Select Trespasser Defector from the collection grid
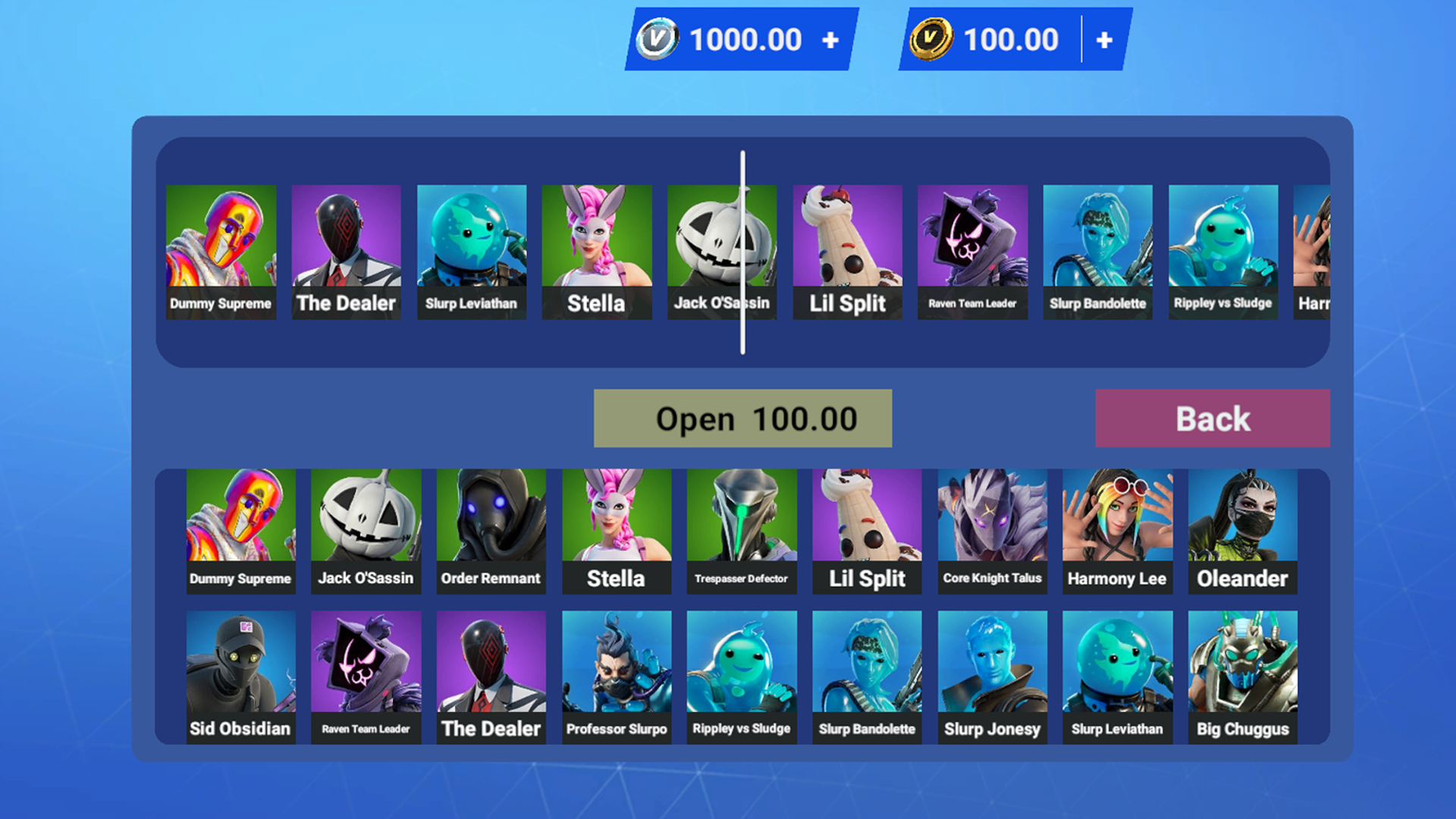The height and width of the screenshot is (819, 1456). pos(741,527)
